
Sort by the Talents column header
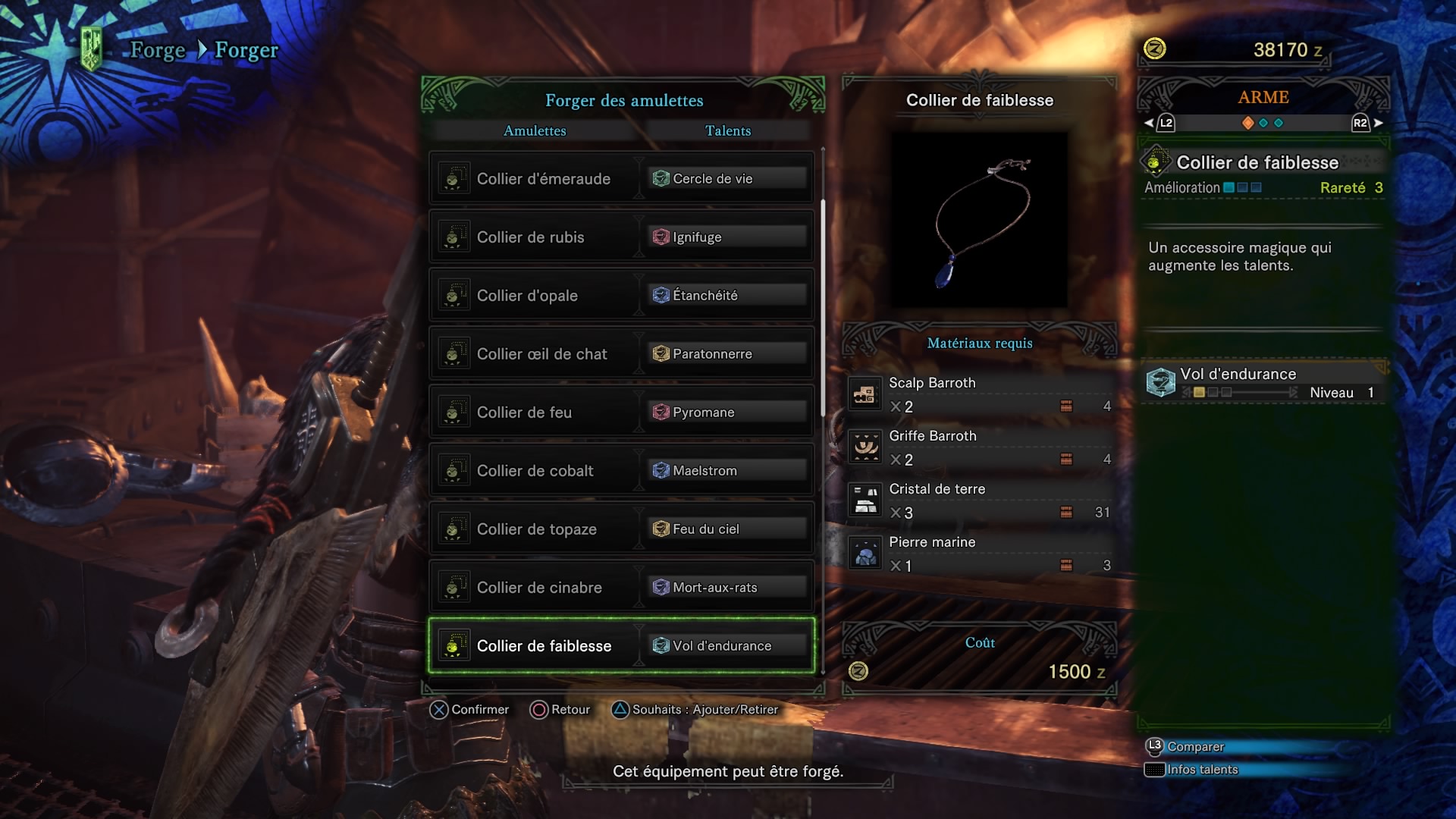point(728,130)
